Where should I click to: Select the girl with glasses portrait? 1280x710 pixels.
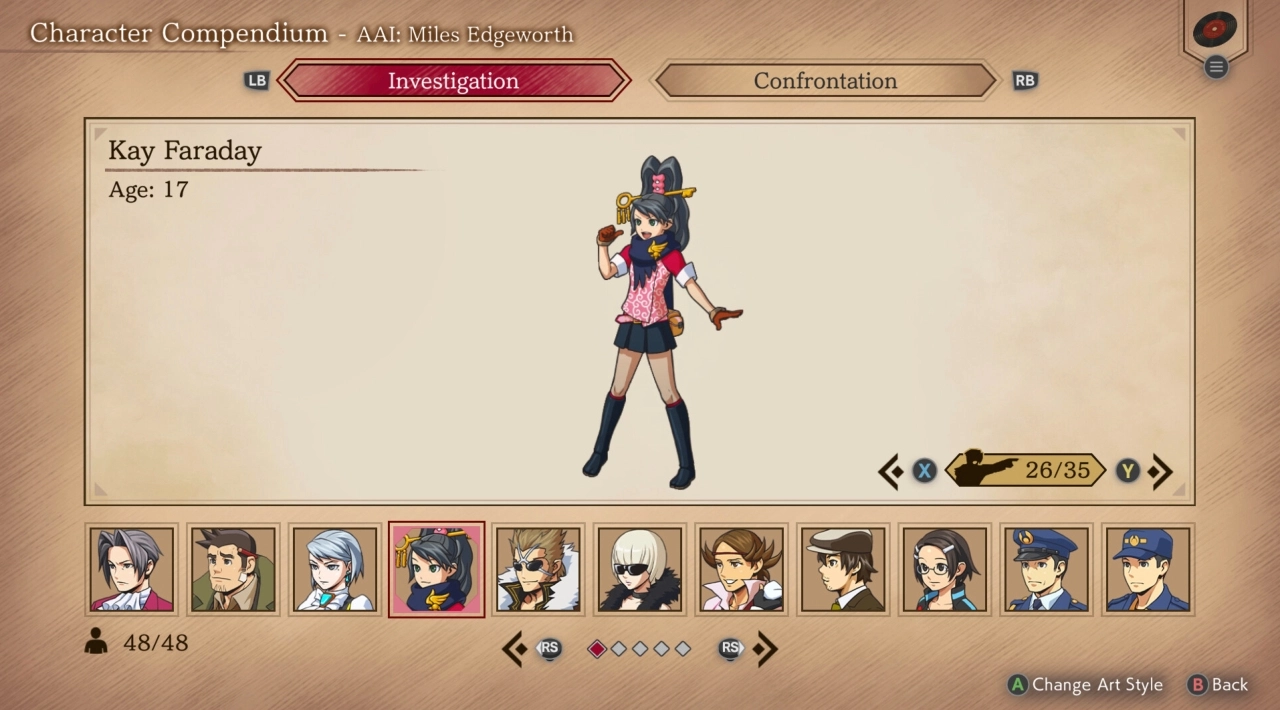944,570
